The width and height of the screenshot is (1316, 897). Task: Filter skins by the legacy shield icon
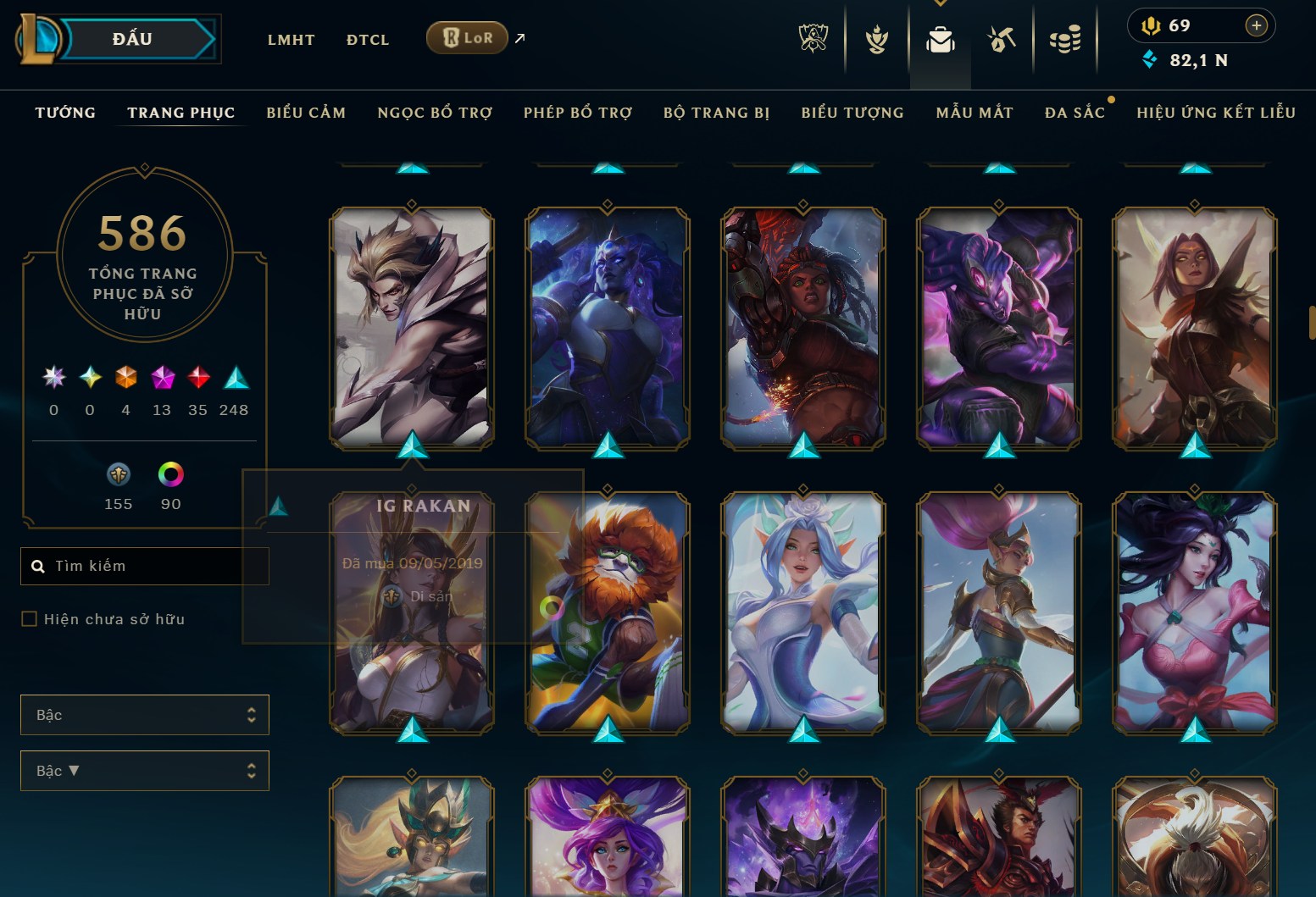click(x=118, y=474)
